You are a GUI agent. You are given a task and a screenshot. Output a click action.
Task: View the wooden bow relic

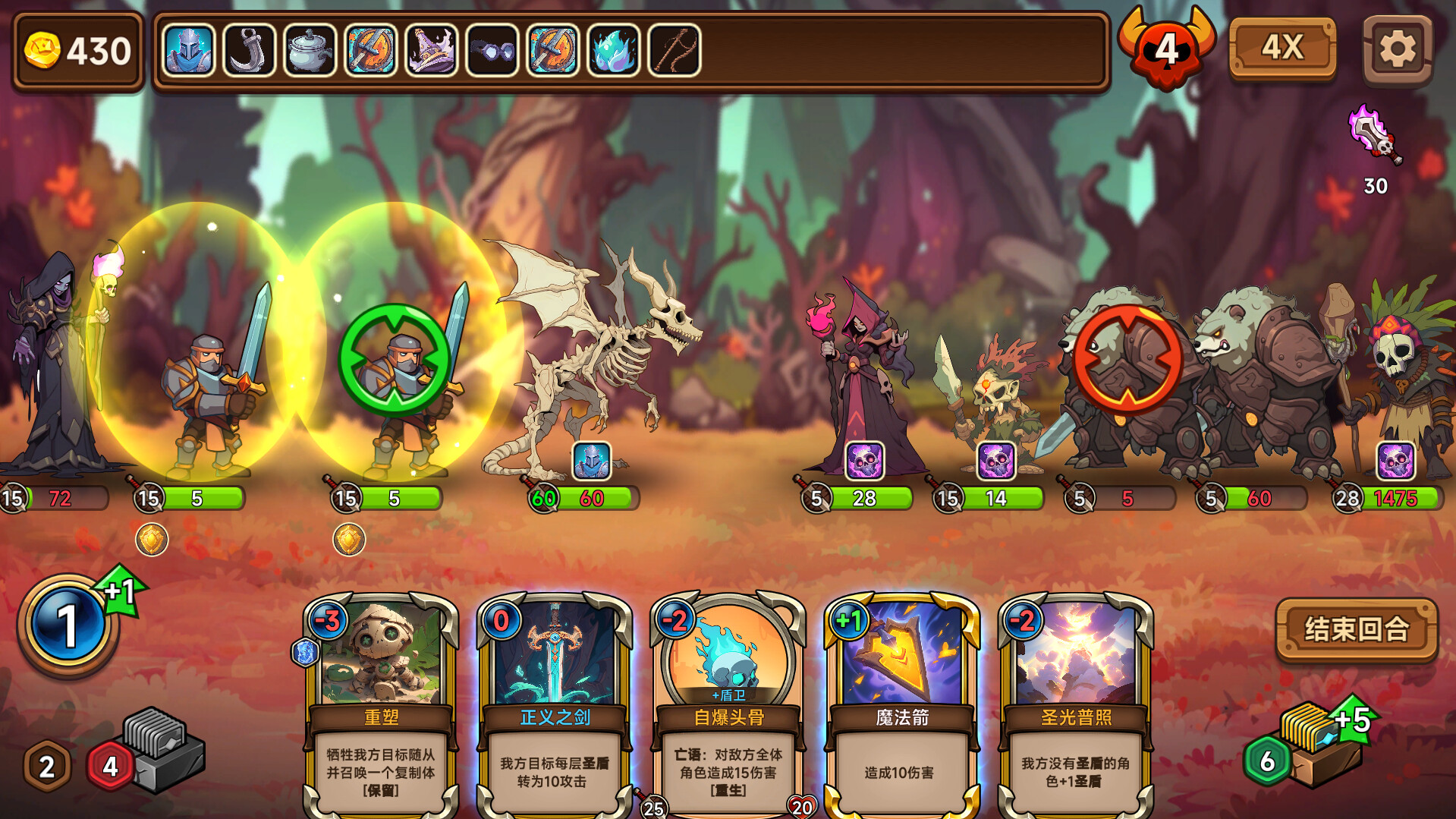coord(674,51)
